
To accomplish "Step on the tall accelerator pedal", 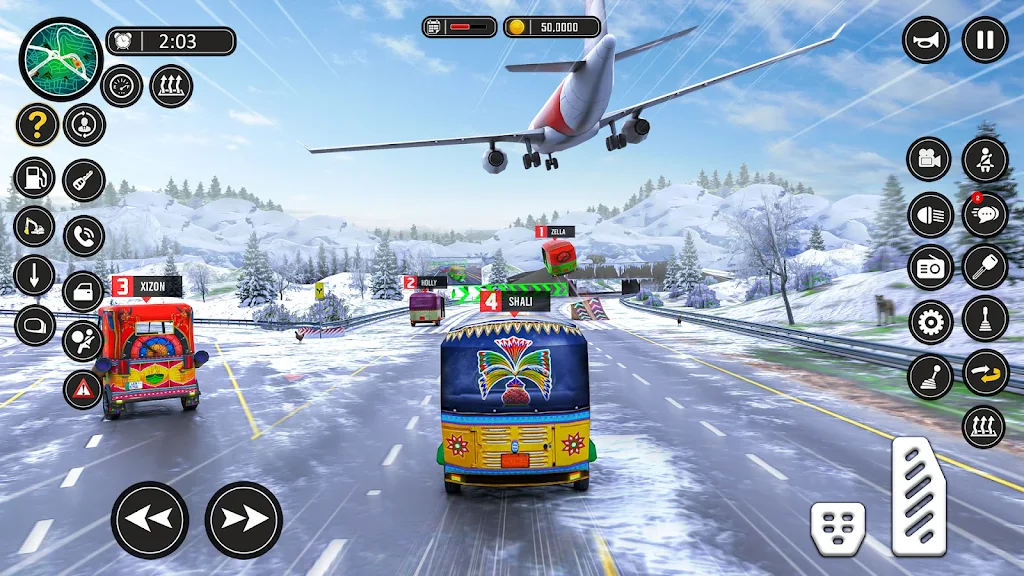I will (x=919, y=495).
